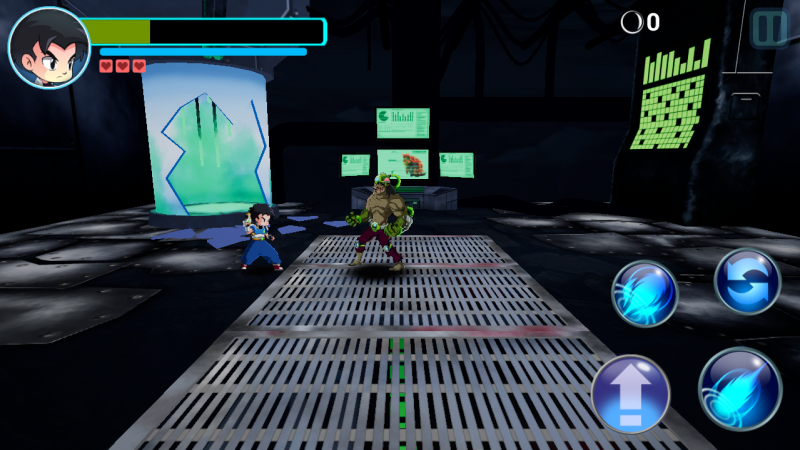This screenshot has height=450, width=800.
Task: Fire the large energy comet attack
Action: pyautogui.click(x=739, y=389)
